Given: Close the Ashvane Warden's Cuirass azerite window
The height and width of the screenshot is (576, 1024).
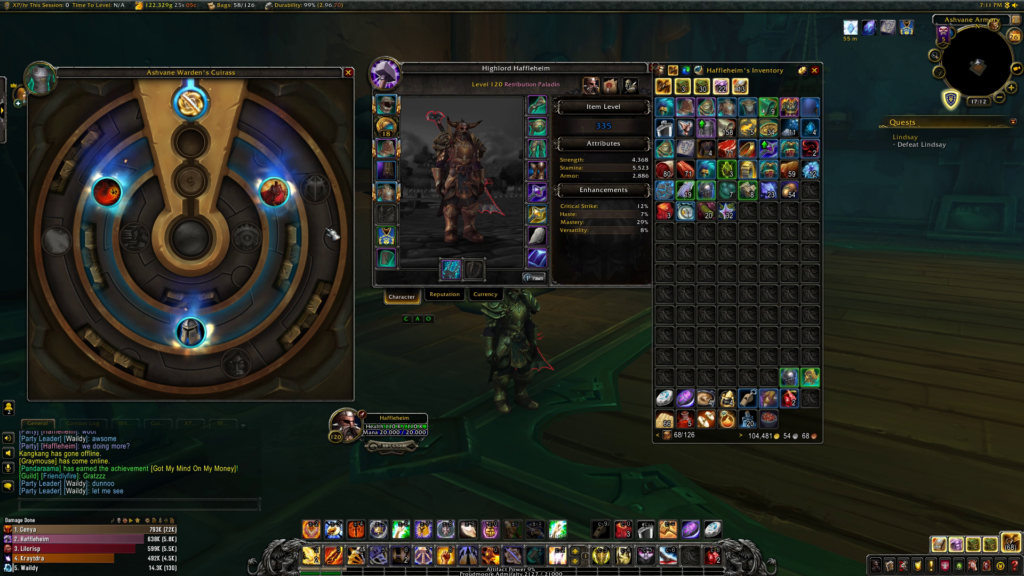Looking at the screenshot, I should coord(348,73).
